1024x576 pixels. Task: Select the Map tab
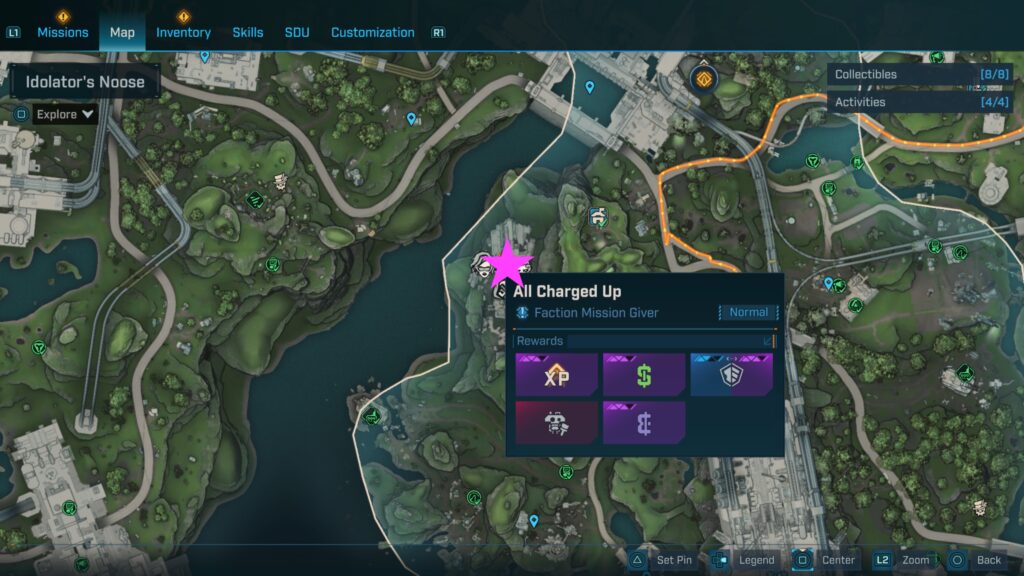(122, 32)
